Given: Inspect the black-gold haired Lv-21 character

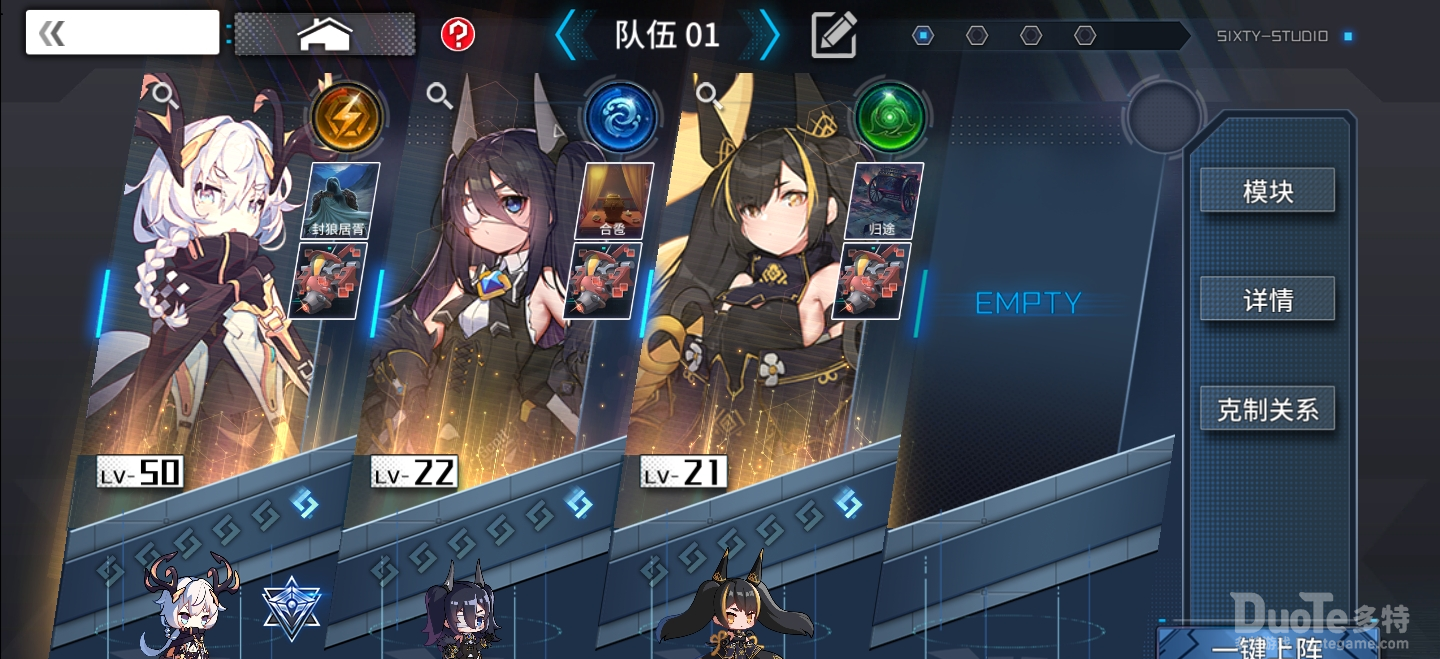Looking at the screenshot, I should point(709,95).
